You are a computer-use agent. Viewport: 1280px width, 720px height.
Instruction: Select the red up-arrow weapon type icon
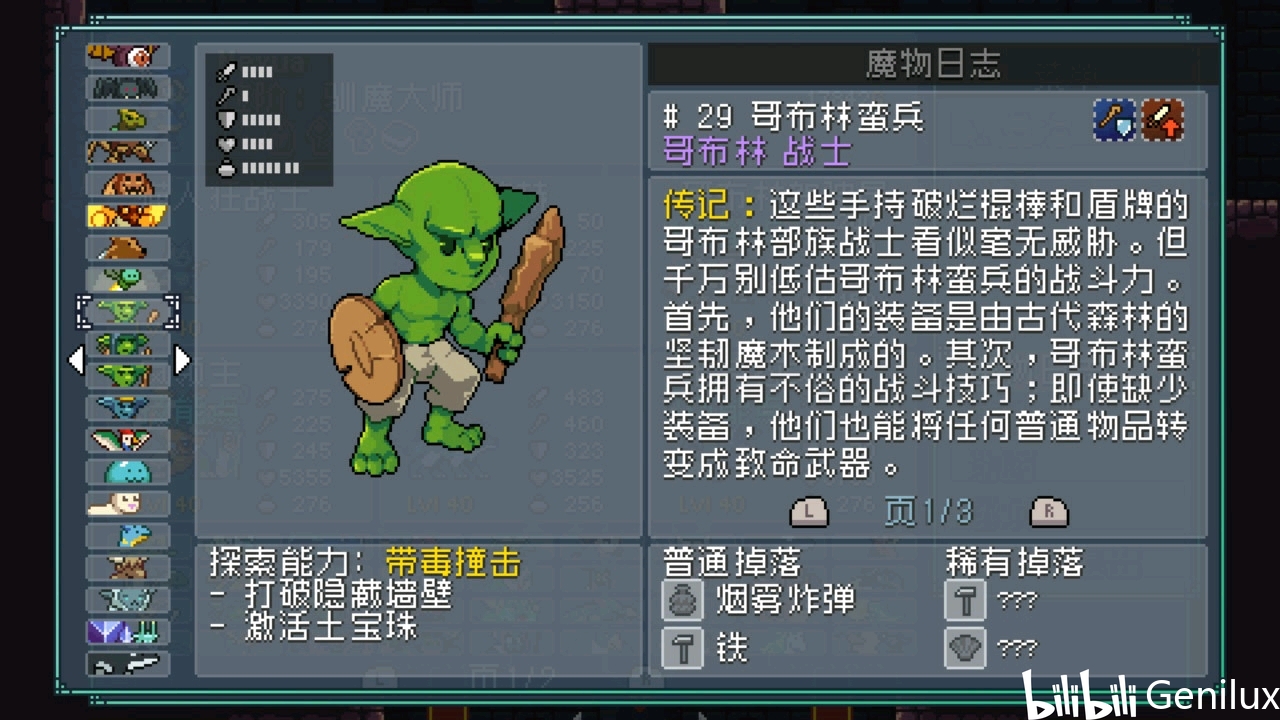coord(1163,120)
